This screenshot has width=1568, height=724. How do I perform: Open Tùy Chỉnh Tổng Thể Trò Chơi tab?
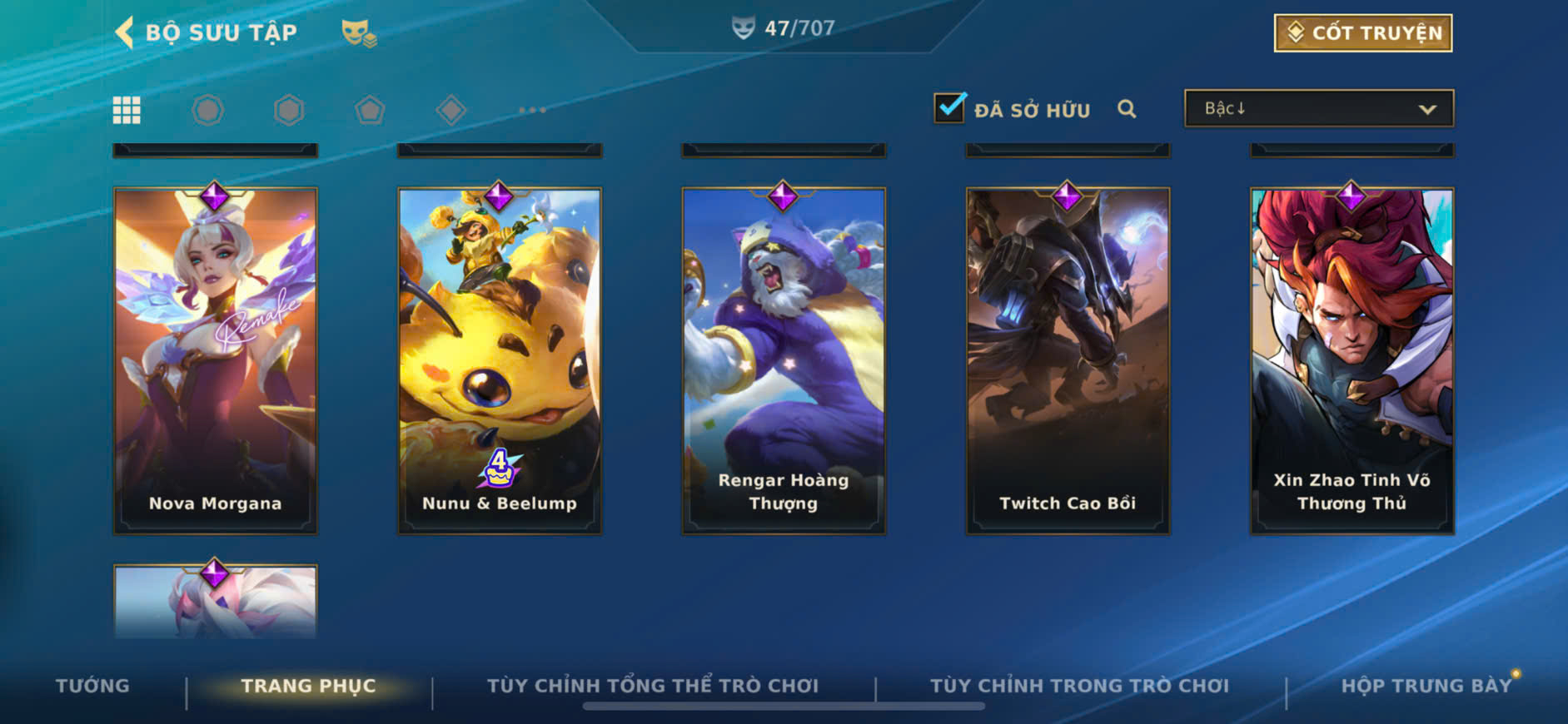(x=652, y=686)
